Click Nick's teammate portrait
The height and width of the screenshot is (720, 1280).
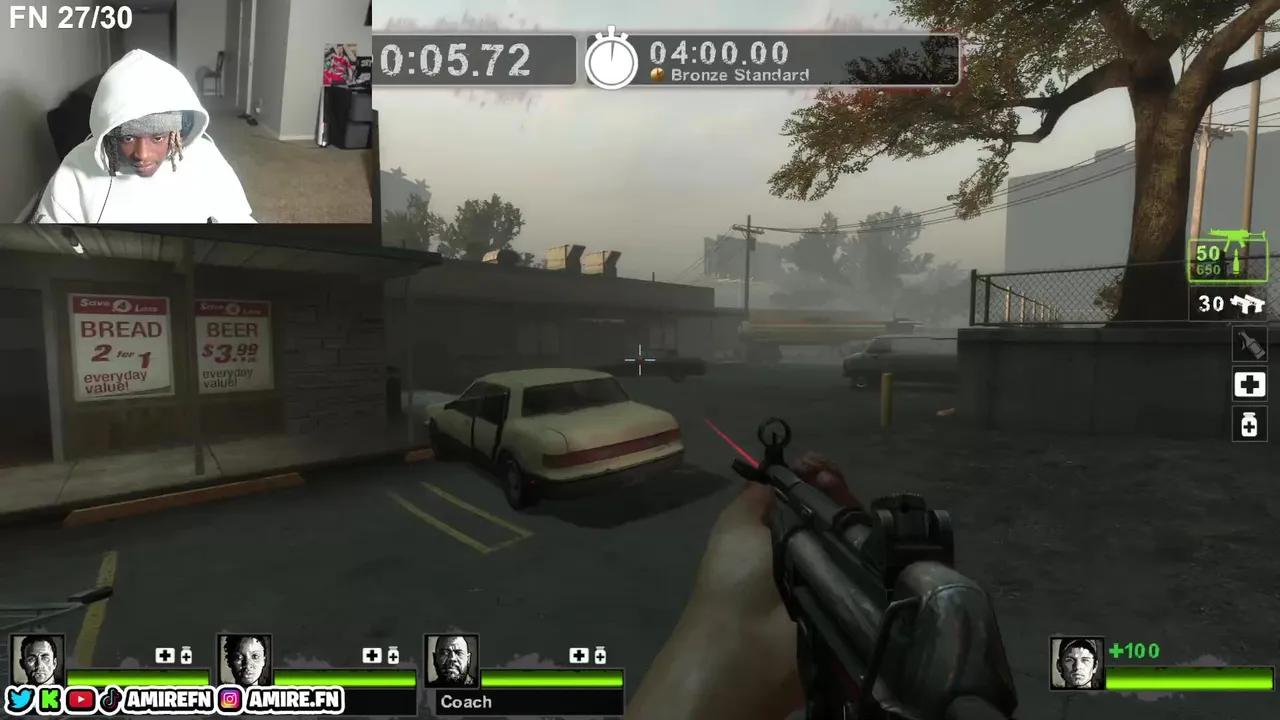(38, 660)
